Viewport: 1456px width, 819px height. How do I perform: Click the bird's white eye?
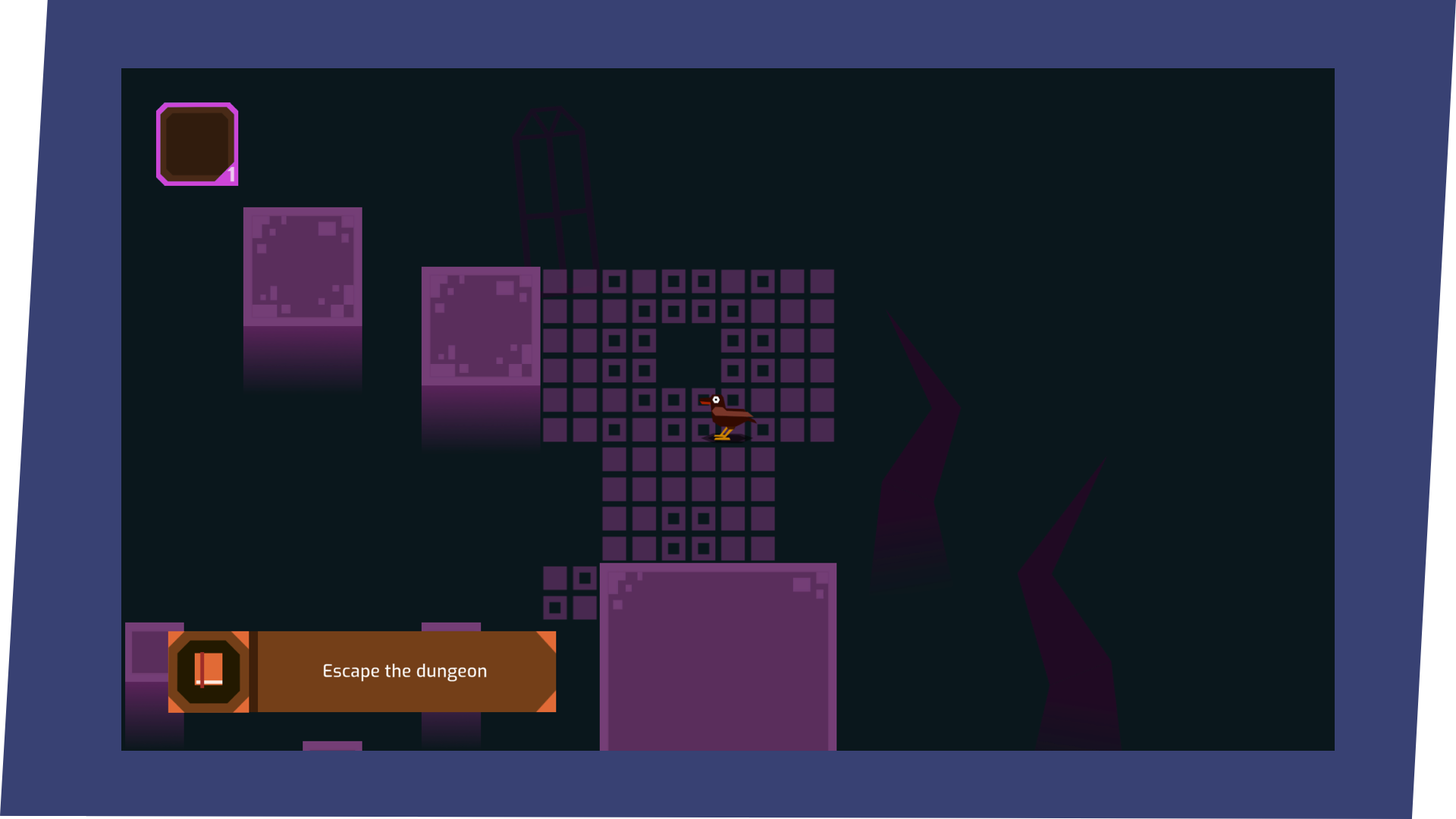[x=716, y=400]
